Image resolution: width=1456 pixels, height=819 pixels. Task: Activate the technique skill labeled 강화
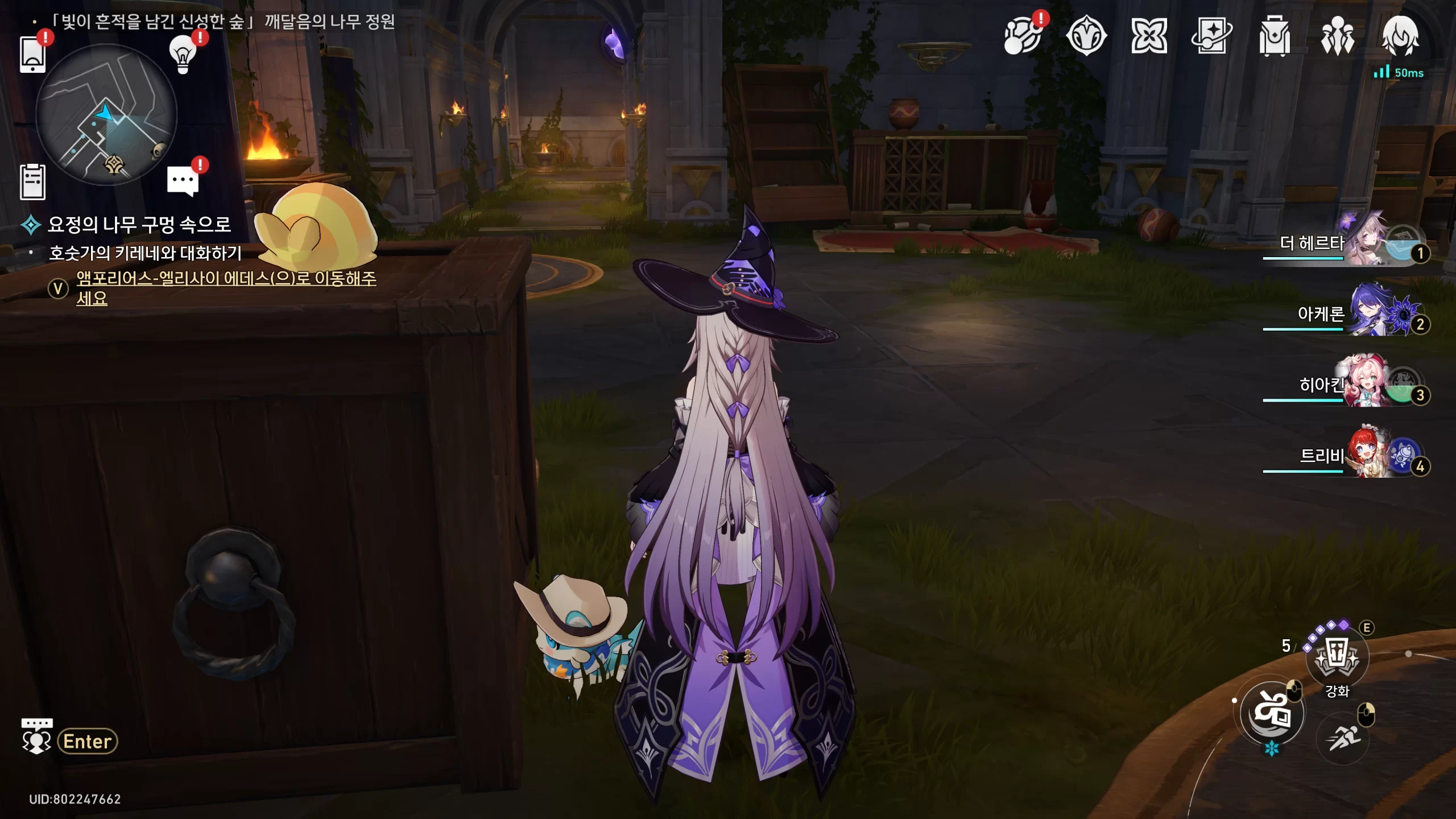1337,658
